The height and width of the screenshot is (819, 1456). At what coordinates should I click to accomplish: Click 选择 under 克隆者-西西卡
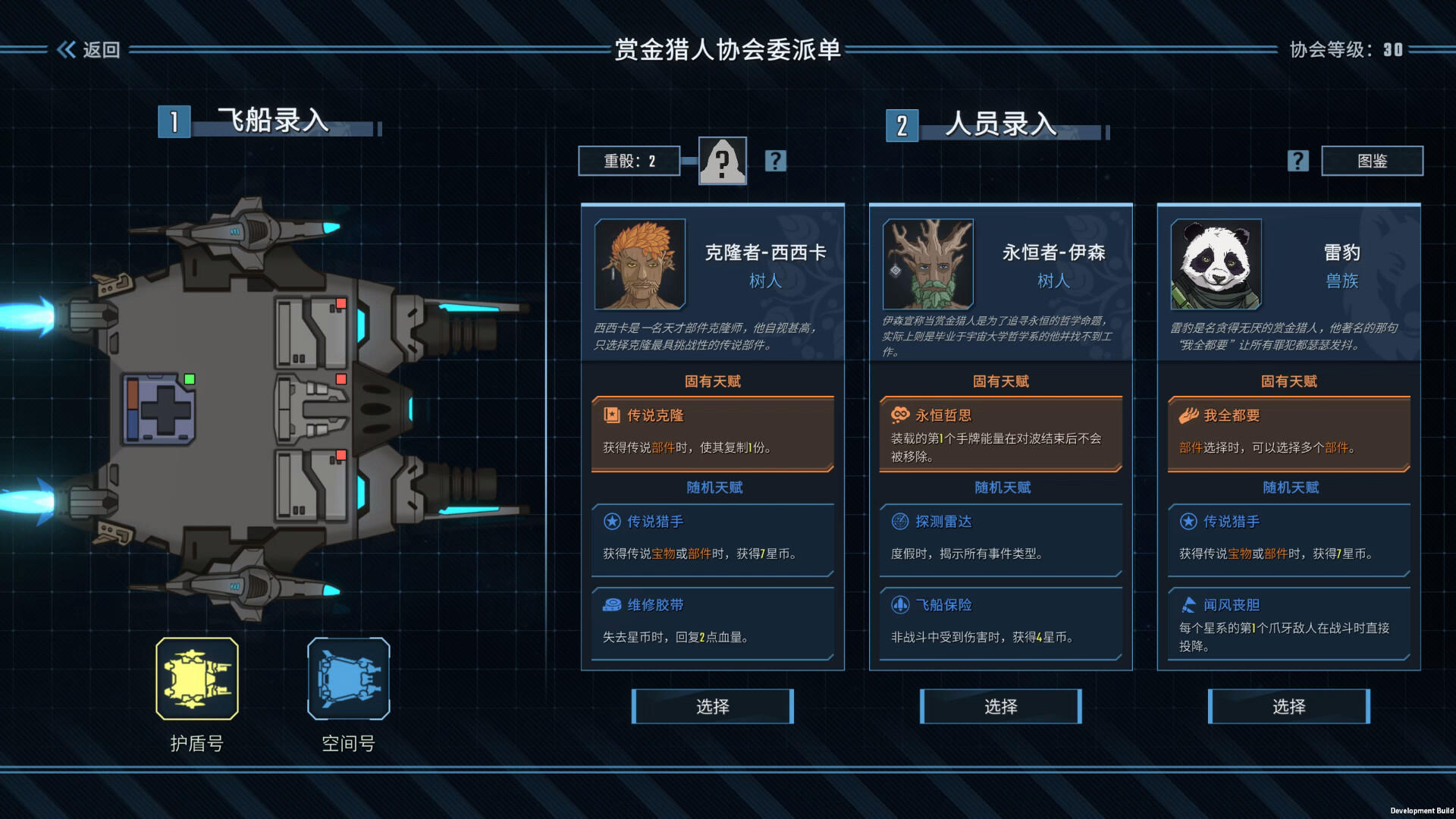point(713,706)
